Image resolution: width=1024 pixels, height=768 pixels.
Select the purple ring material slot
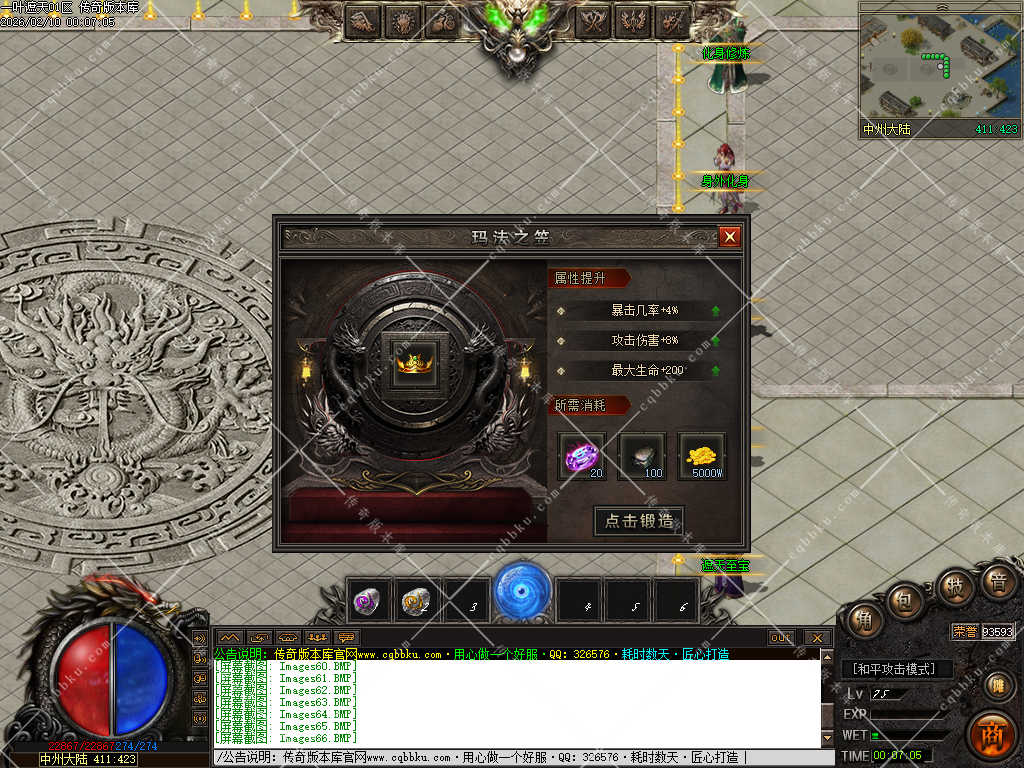click(x=581, y=456)
